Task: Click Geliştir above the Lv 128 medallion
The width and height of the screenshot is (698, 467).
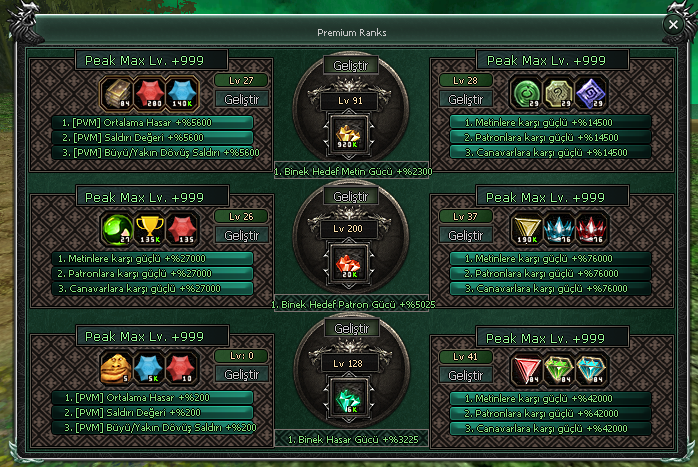Action: pos(350,328)
